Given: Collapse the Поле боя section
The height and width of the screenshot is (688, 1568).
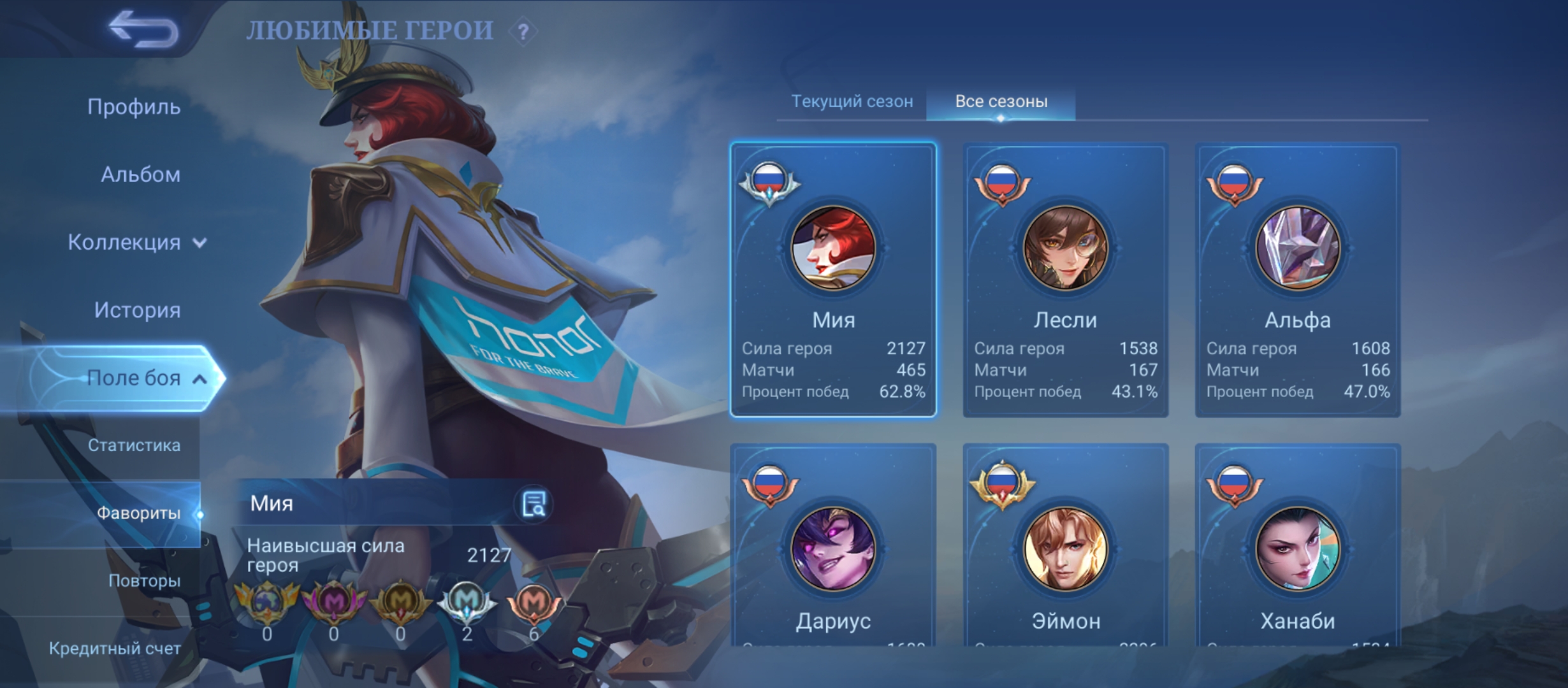Looking at the screenshot, I should [x=145, y=378].
